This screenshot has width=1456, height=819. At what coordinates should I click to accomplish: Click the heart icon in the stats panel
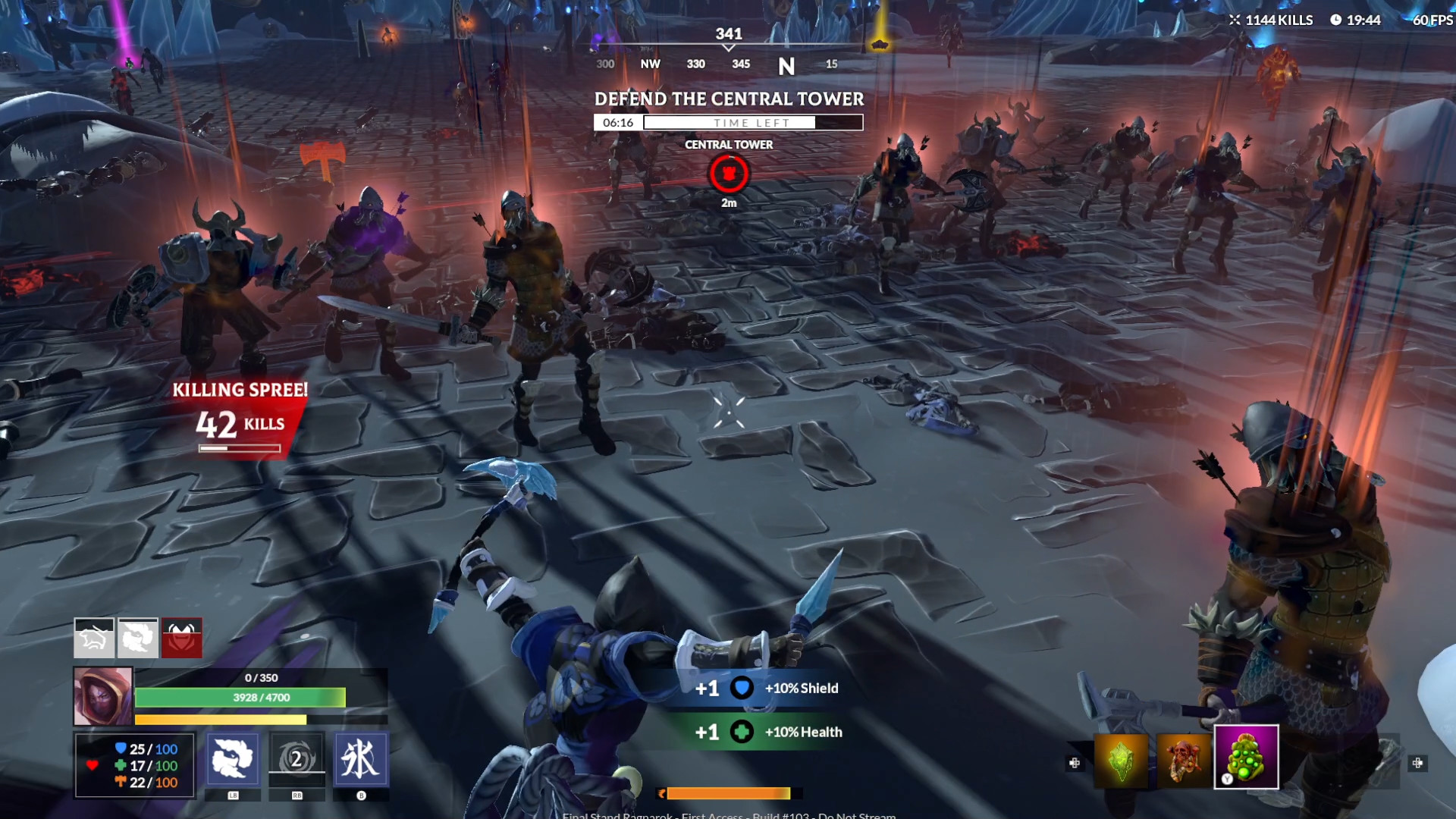click(x=93, y=765)
